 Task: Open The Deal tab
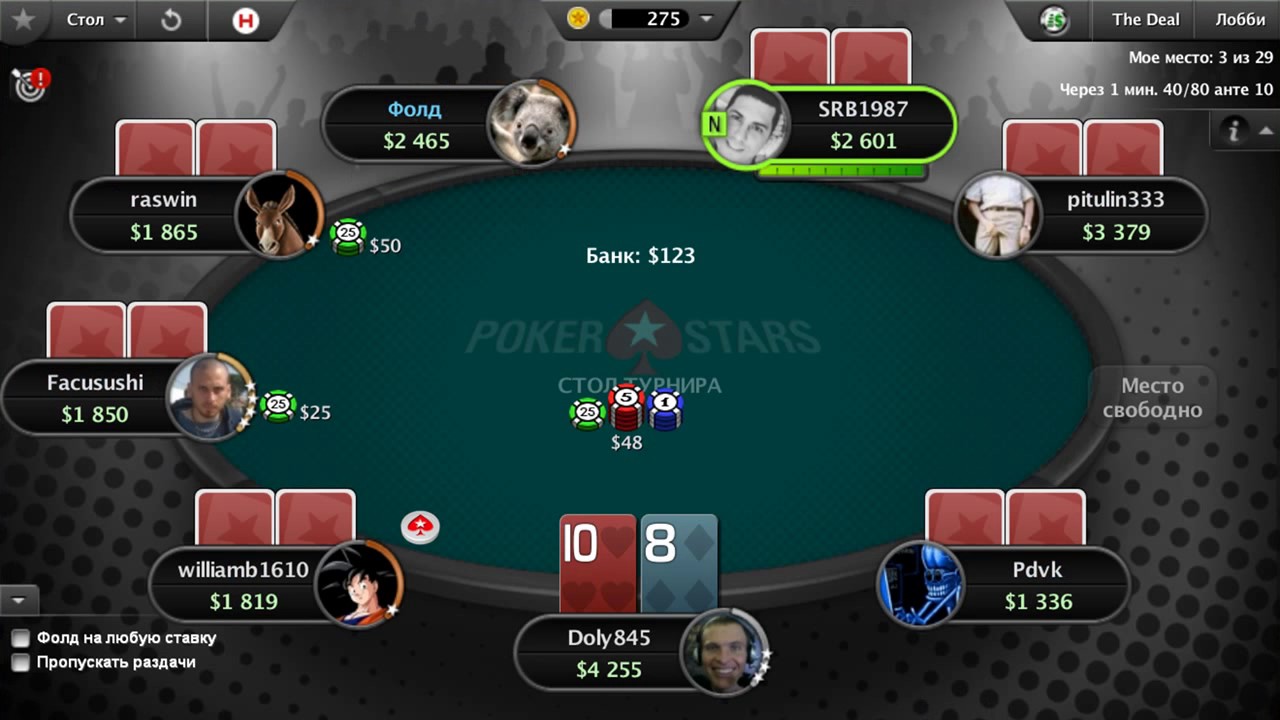click(x=1145, y=20)
